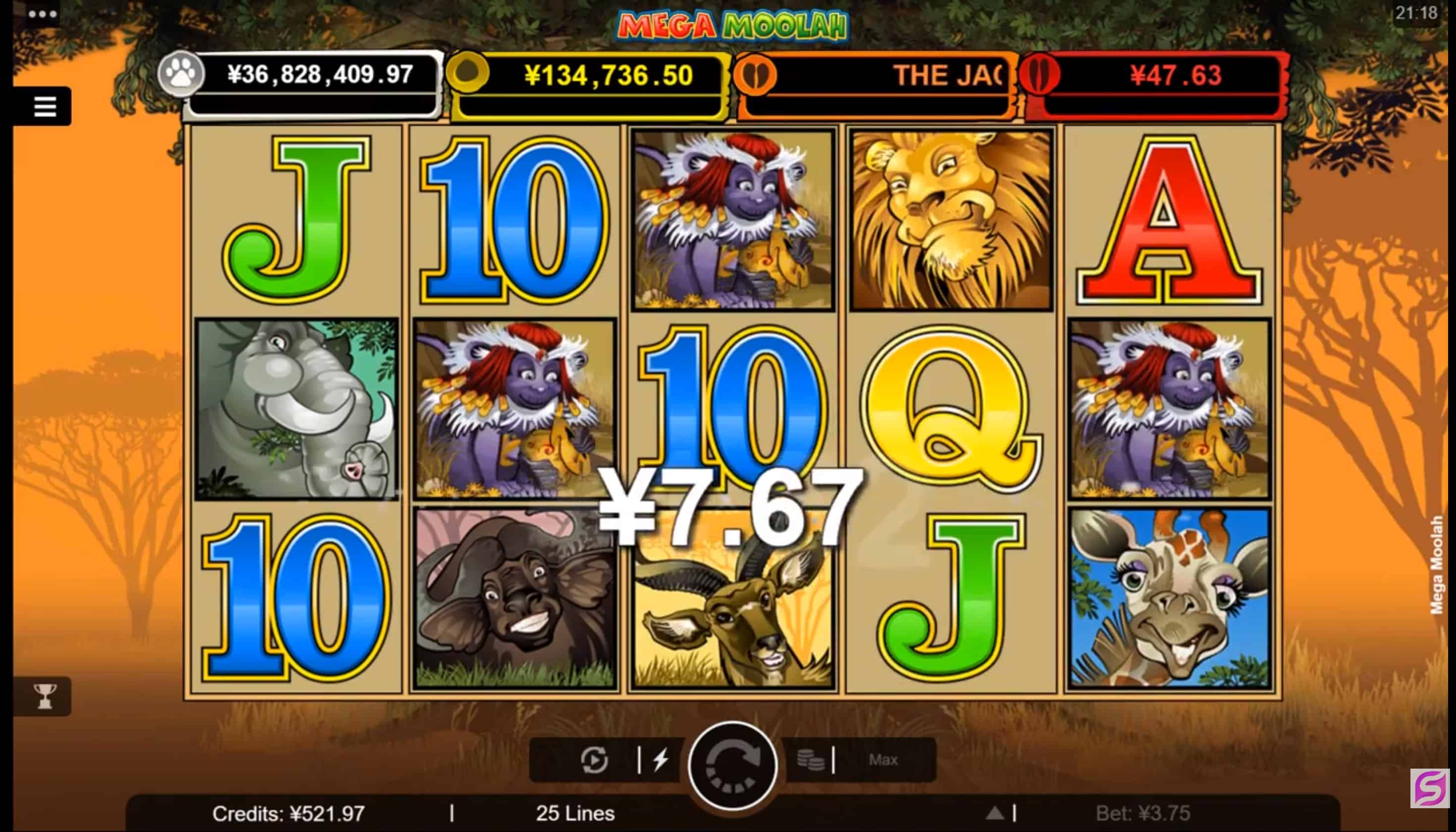The height and width of the screenshot is (832, 1456).
Task: Open the hamburger menu
Action: [x=45, y=106]
